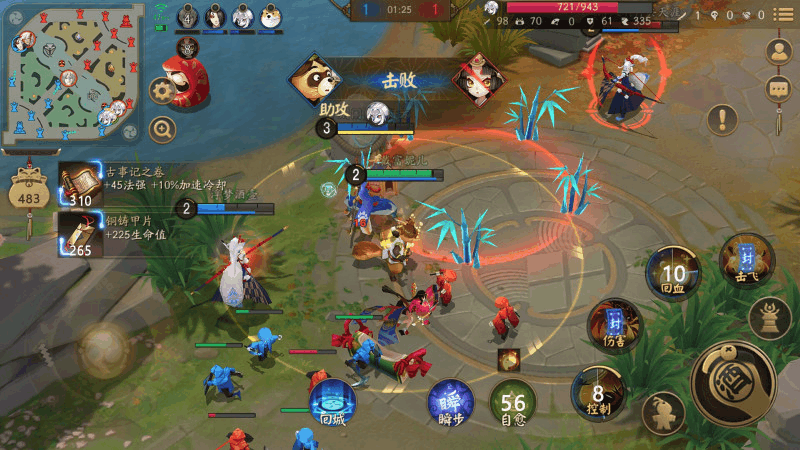Open the player profile icon
800x450 pixels.
pos(780,53)
